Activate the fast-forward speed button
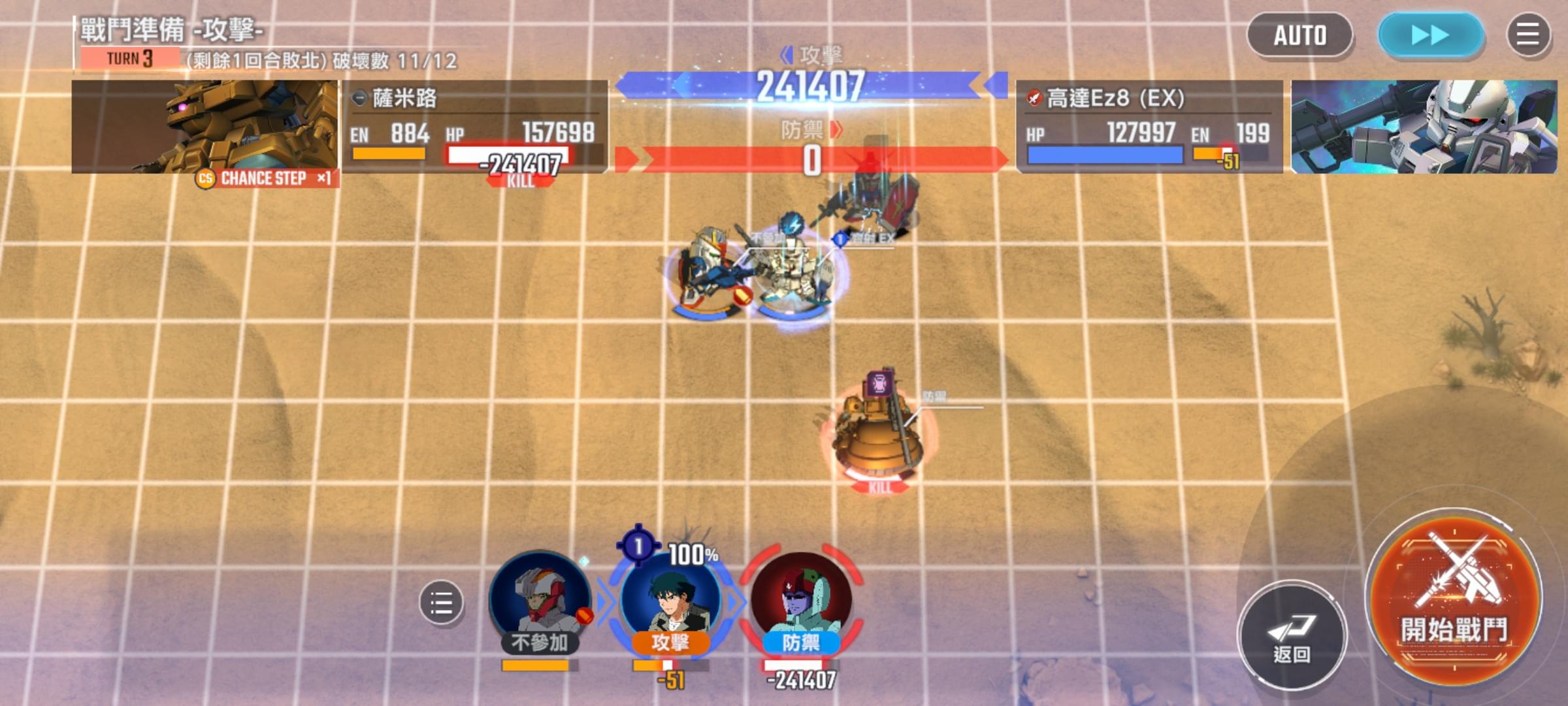The height and width of the screenshot is (706, 1568). click(1430, 35)
